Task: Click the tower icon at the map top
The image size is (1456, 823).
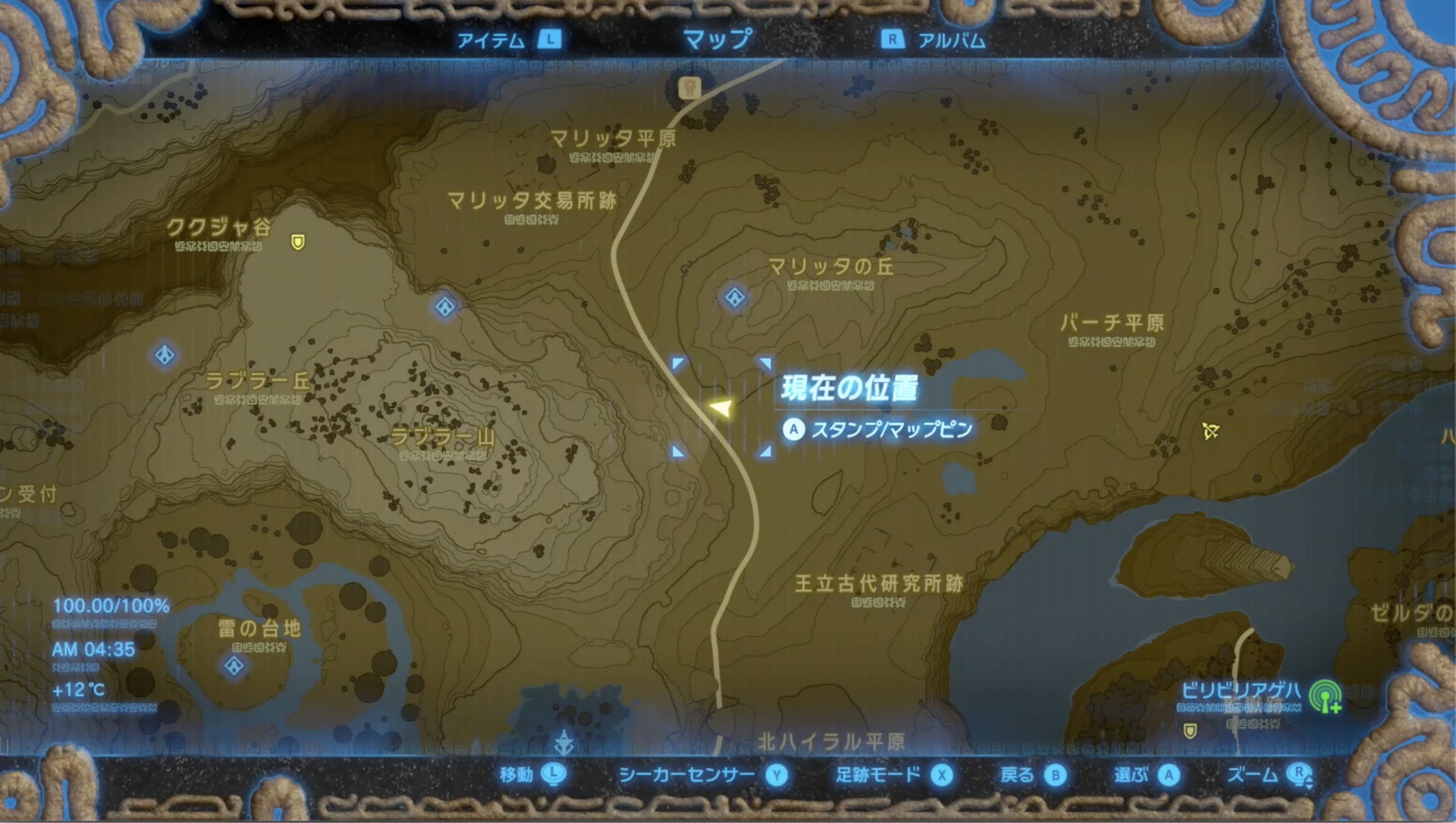Action: point(689,87)
